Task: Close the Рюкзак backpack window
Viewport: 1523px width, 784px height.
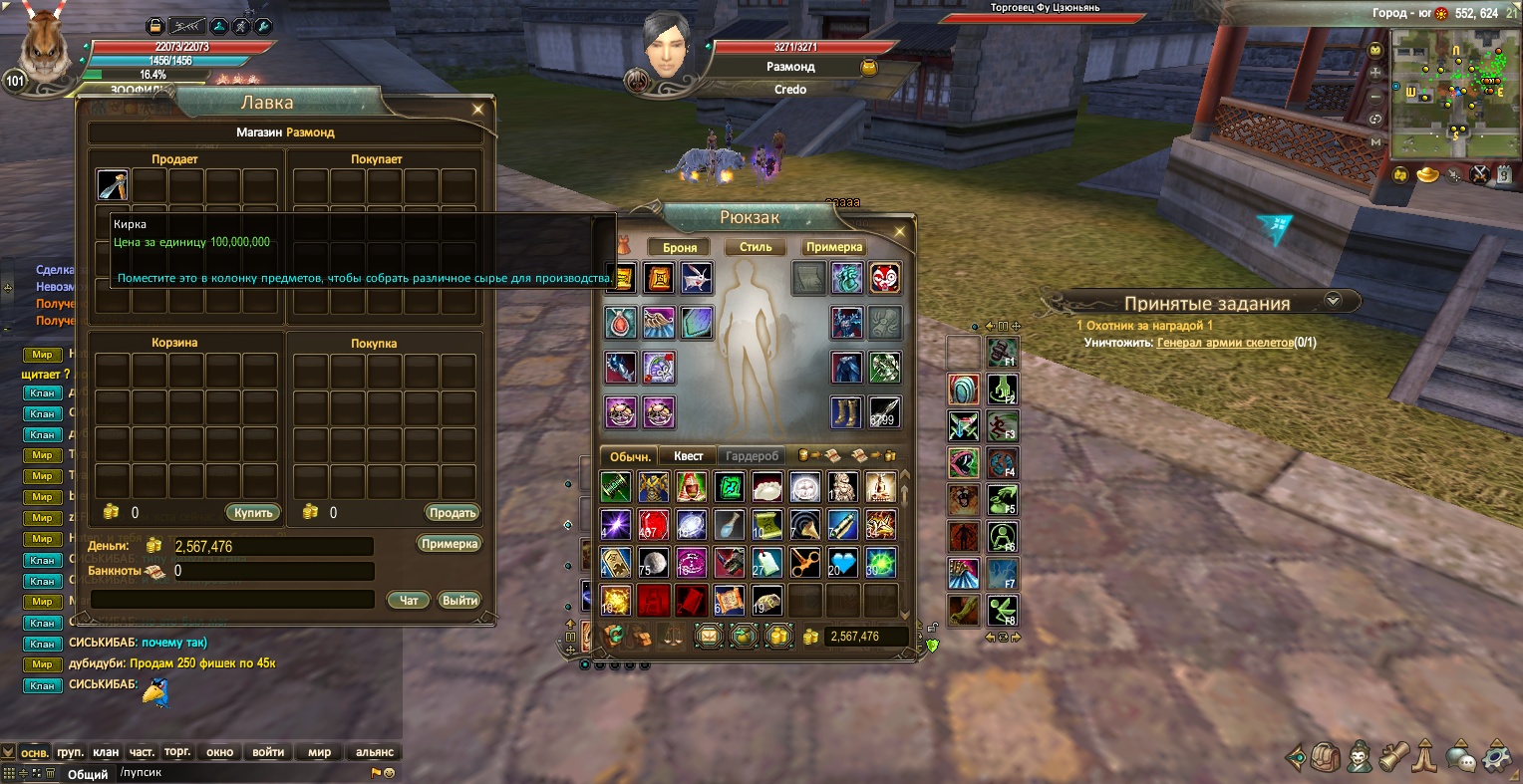Action: [899, 232]
